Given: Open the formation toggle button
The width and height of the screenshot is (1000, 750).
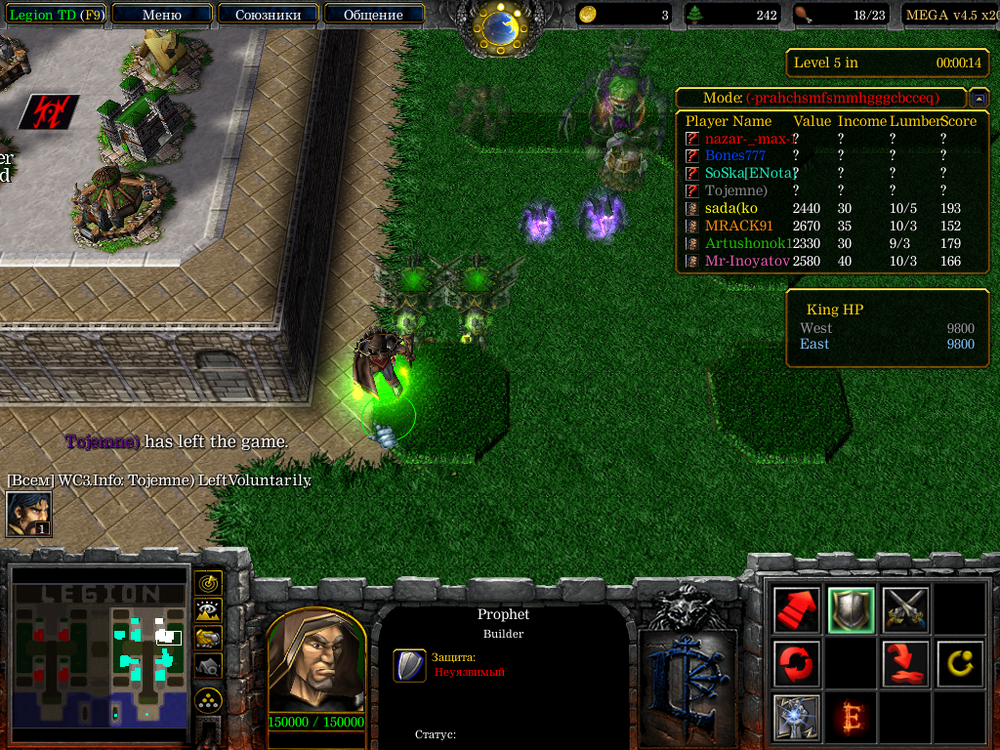Looking at the screenshot, I should (x=208, y=697).
